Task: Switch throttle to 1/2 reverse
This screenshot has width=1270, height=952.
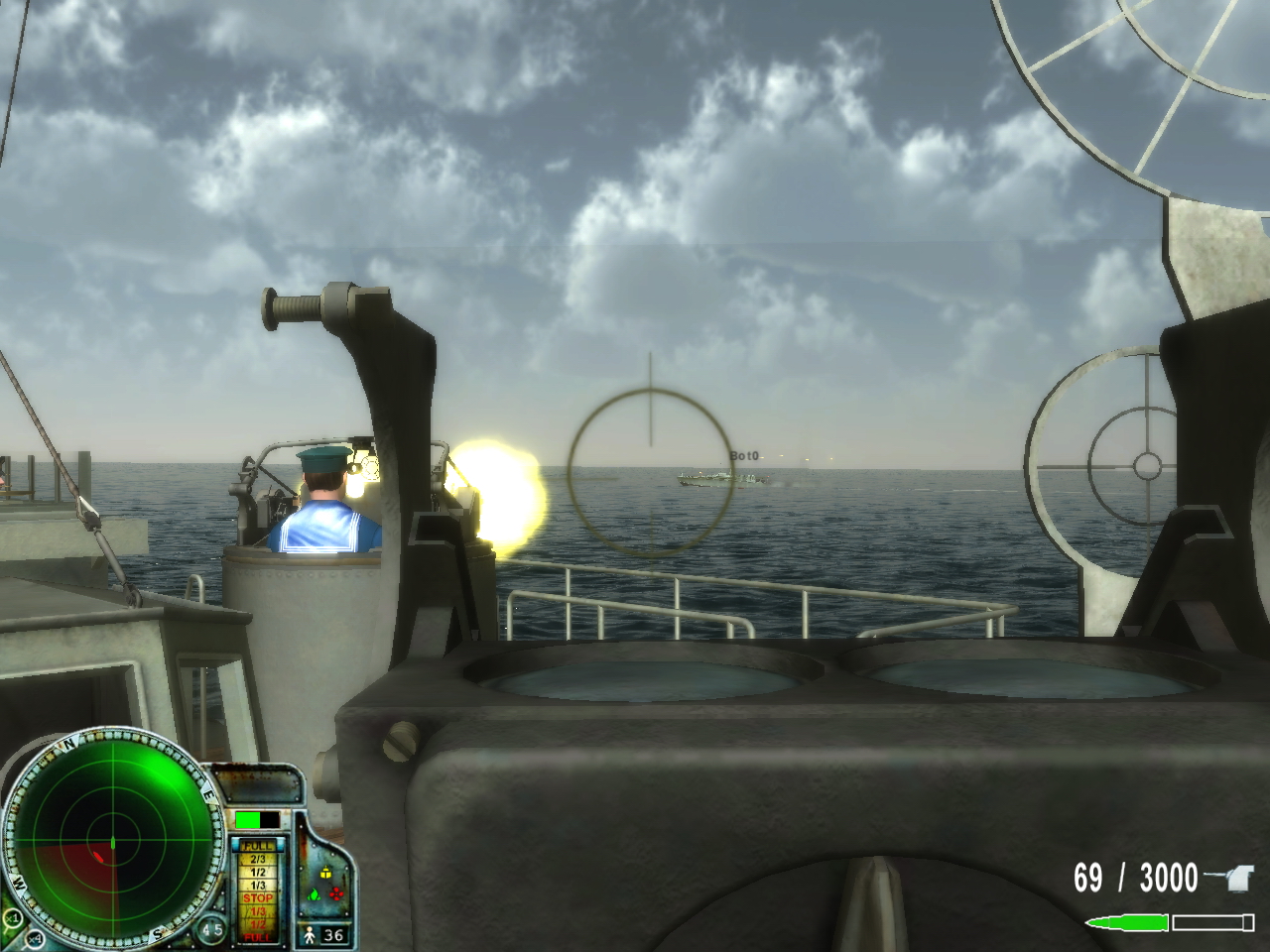Action: (258, 926)
